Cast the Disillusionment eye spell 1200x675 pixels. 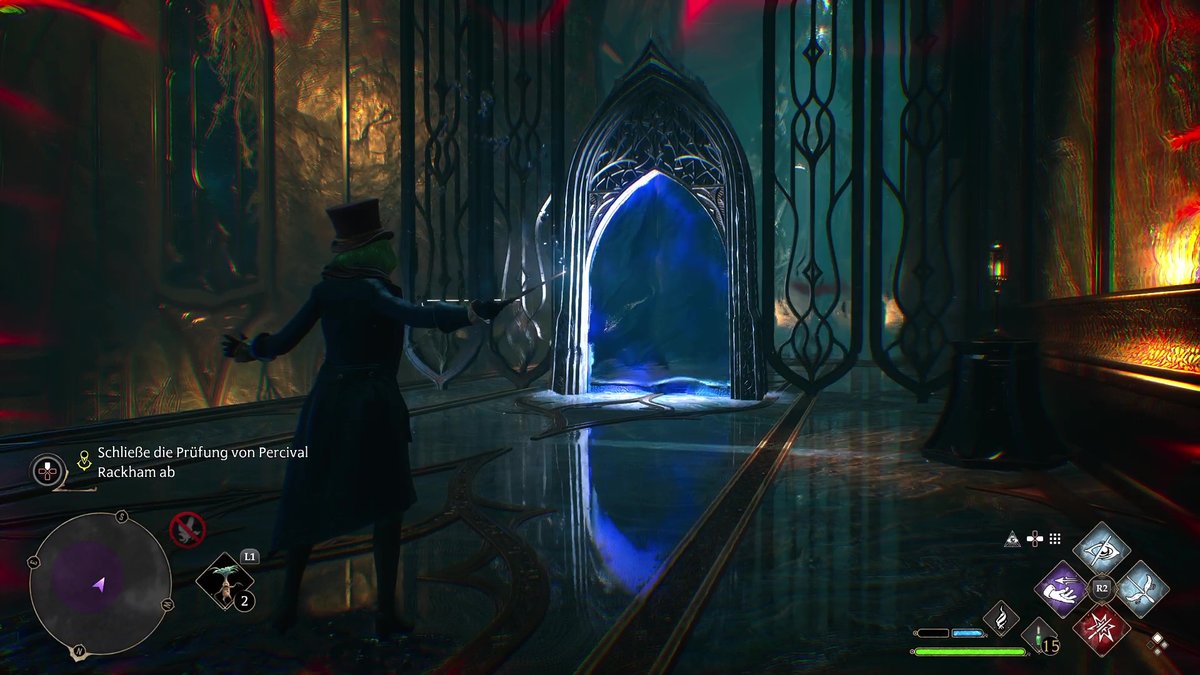tap(1101, 548)
